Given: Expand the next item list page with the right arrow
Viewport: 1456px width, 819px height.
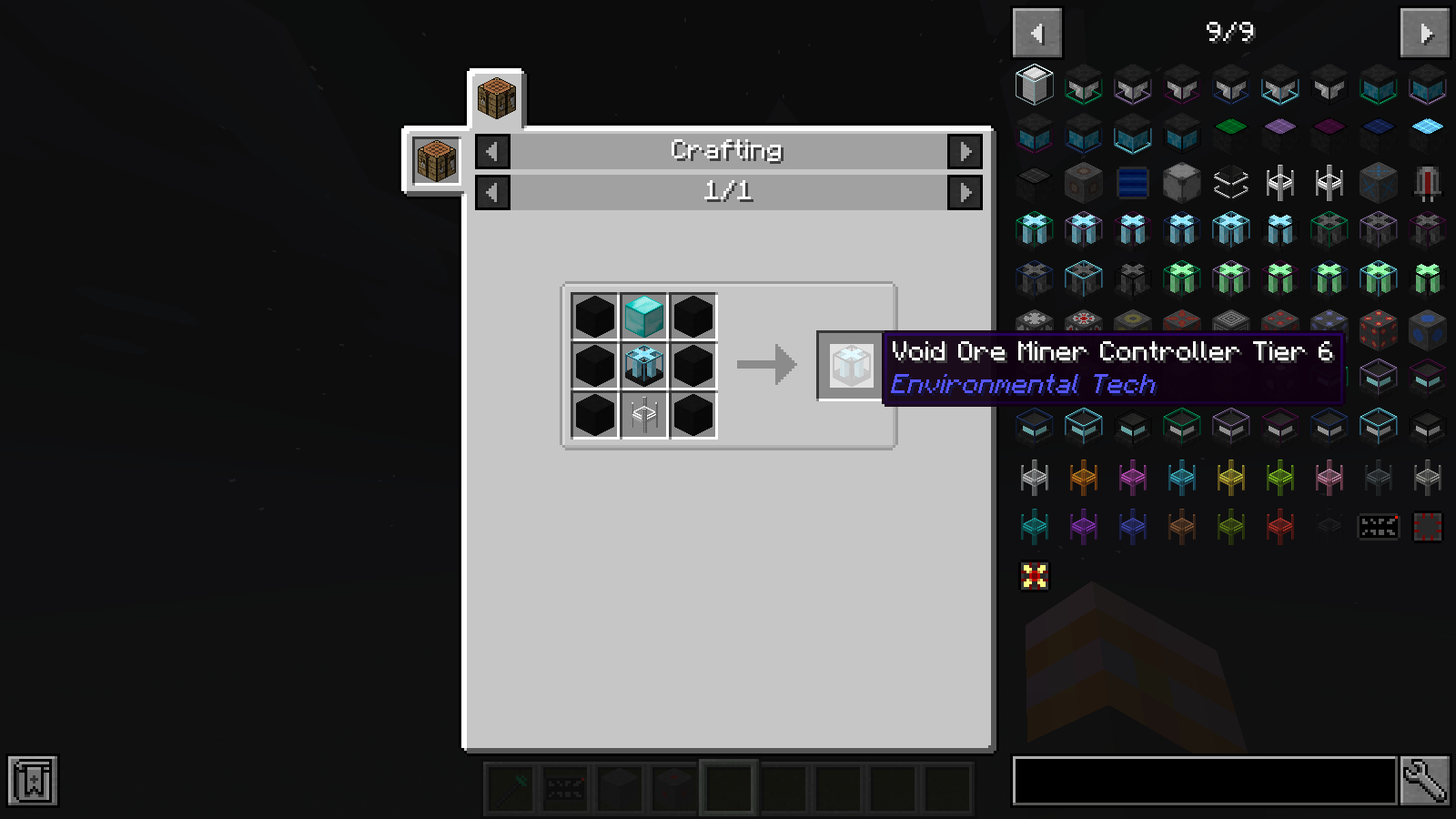Looking at the screenshot, I should click(x=1423, y=33).
